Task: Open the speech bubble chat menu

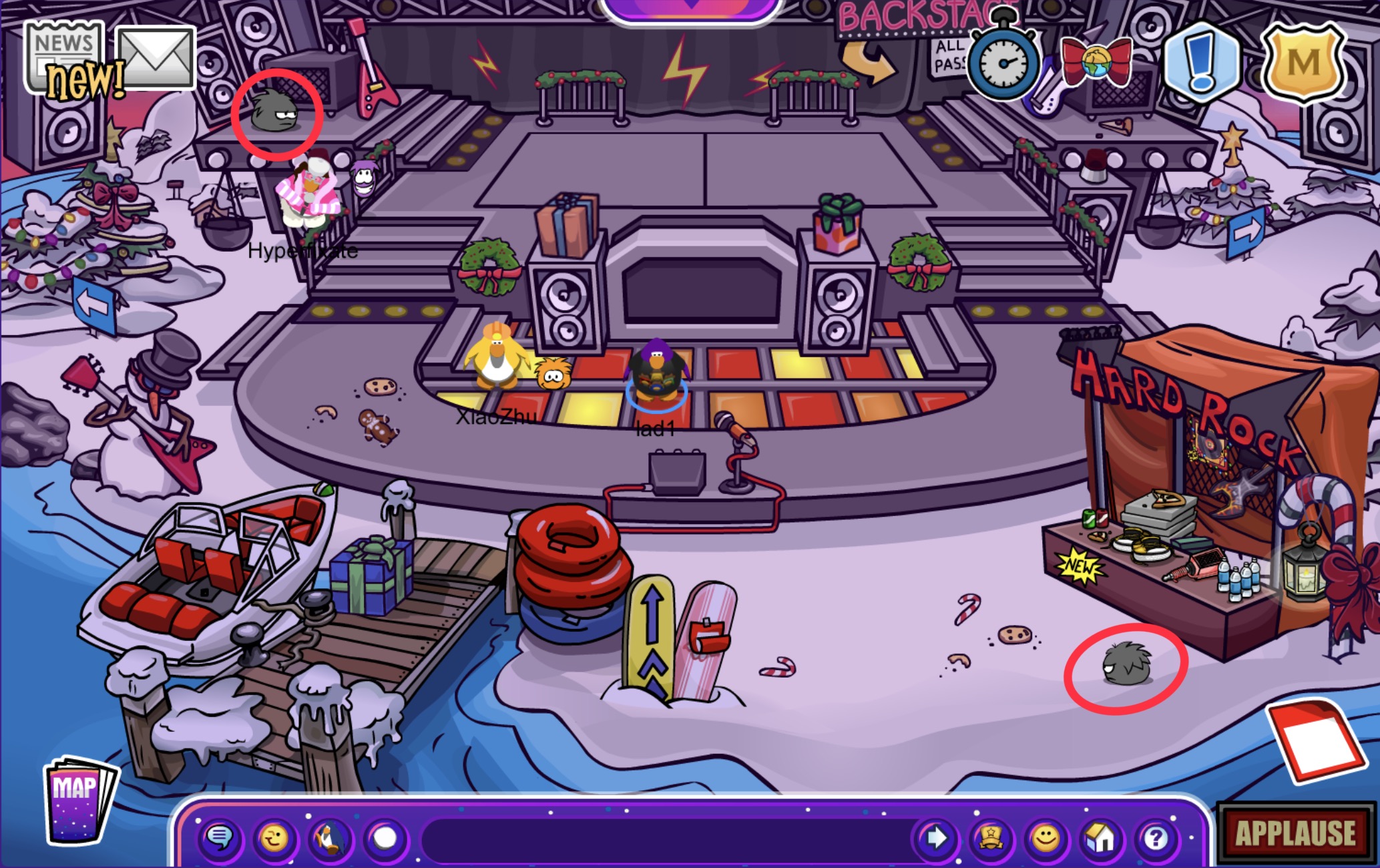Action: pyautogui.click(x=220, y=837)
